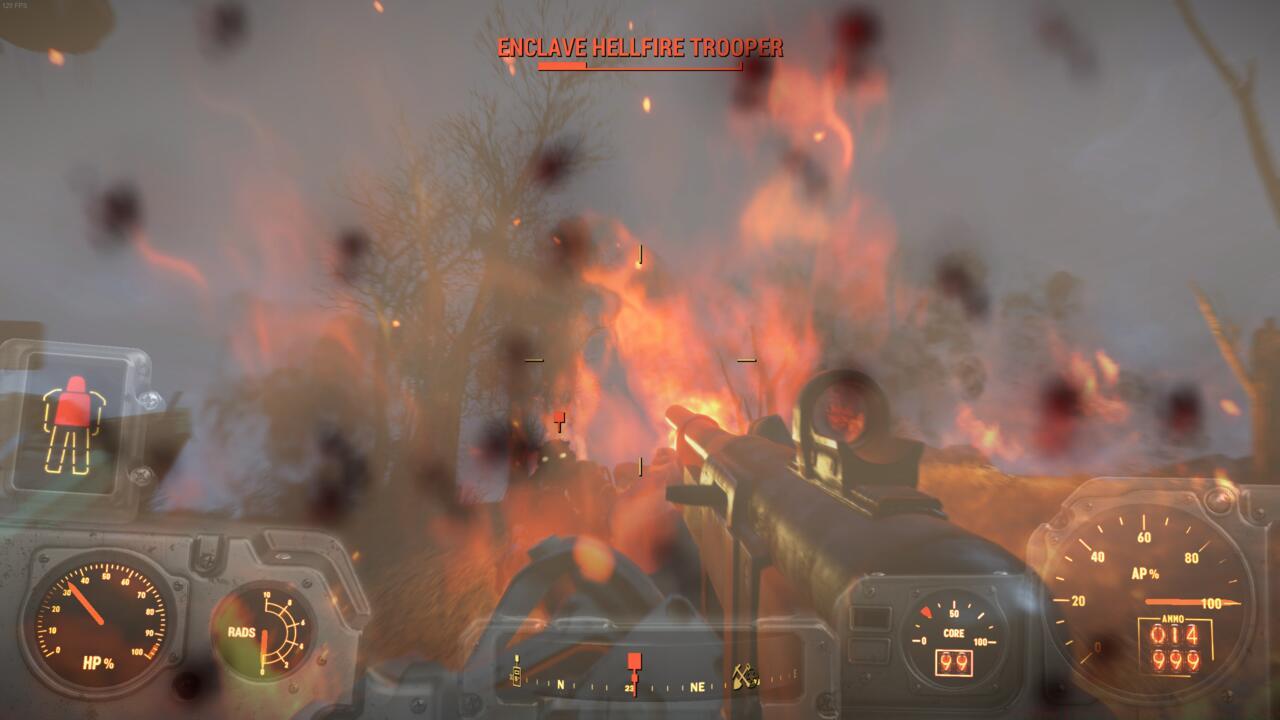Select the red enemy marker on compass

[634, 661]
